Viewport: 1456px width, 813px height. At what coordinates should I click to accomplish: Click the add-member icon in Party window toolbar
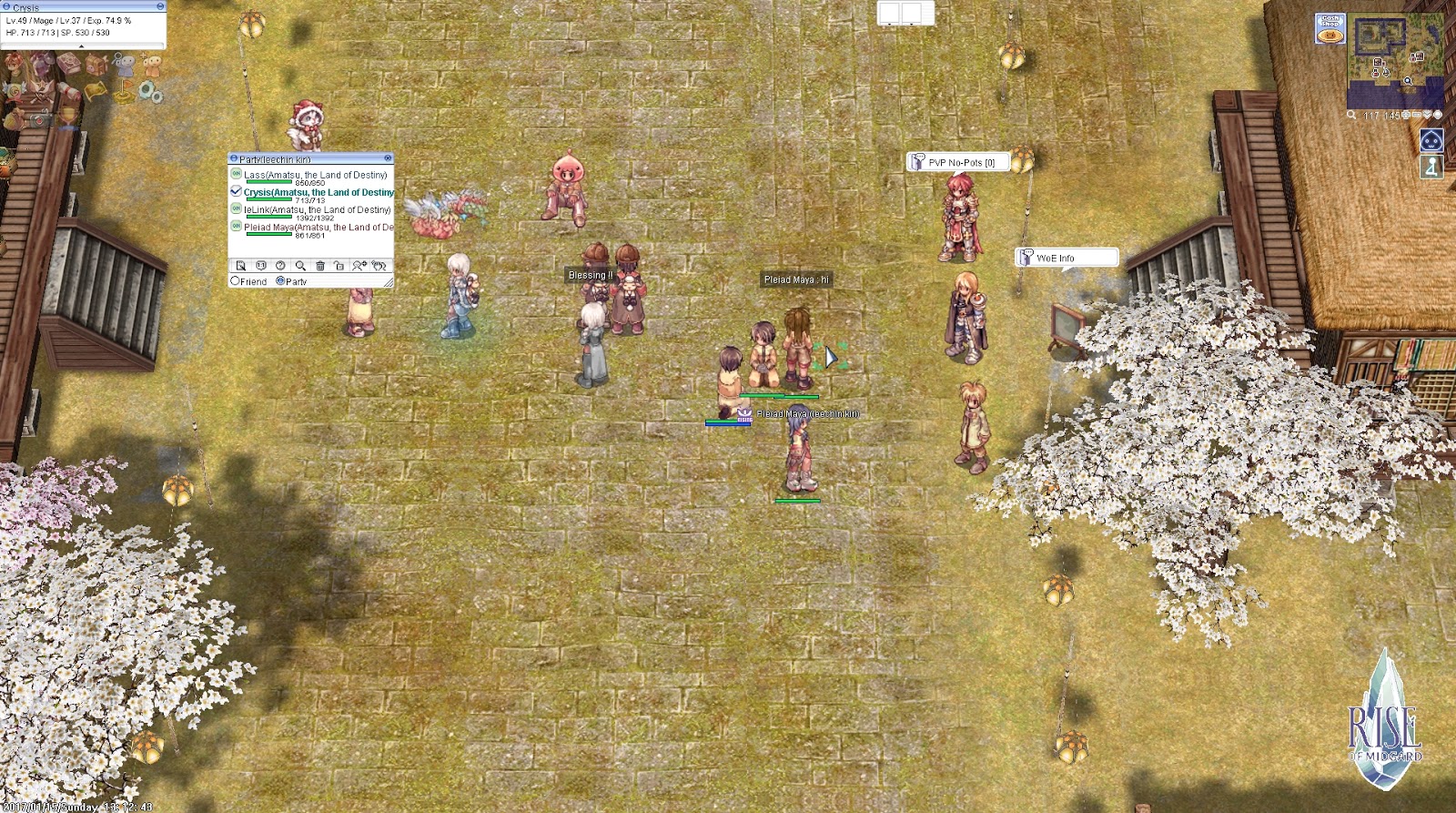coord(358,267)
